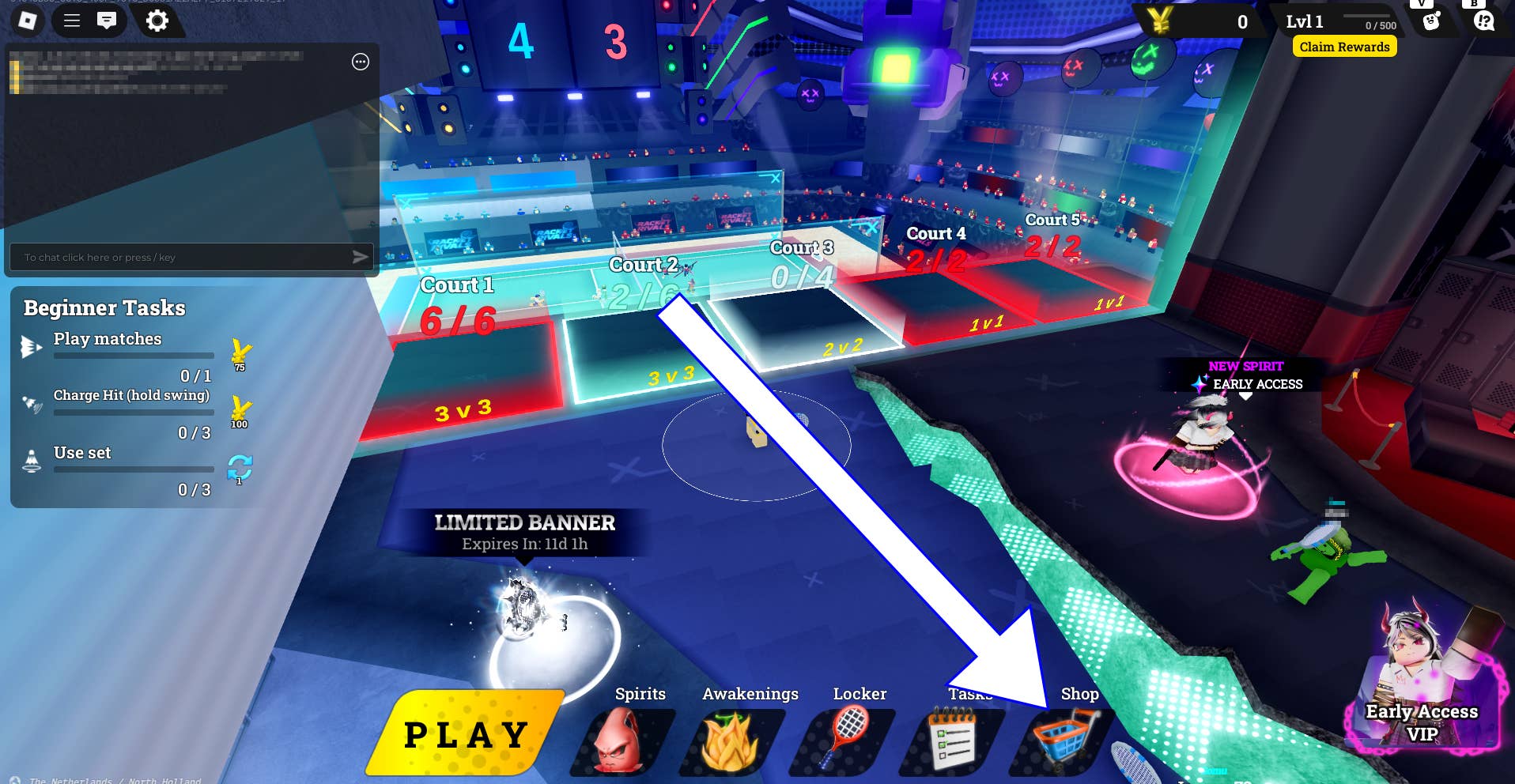Start a match with the PLAY button
This screenshot has width=1515, height=784.
point(465,733)
